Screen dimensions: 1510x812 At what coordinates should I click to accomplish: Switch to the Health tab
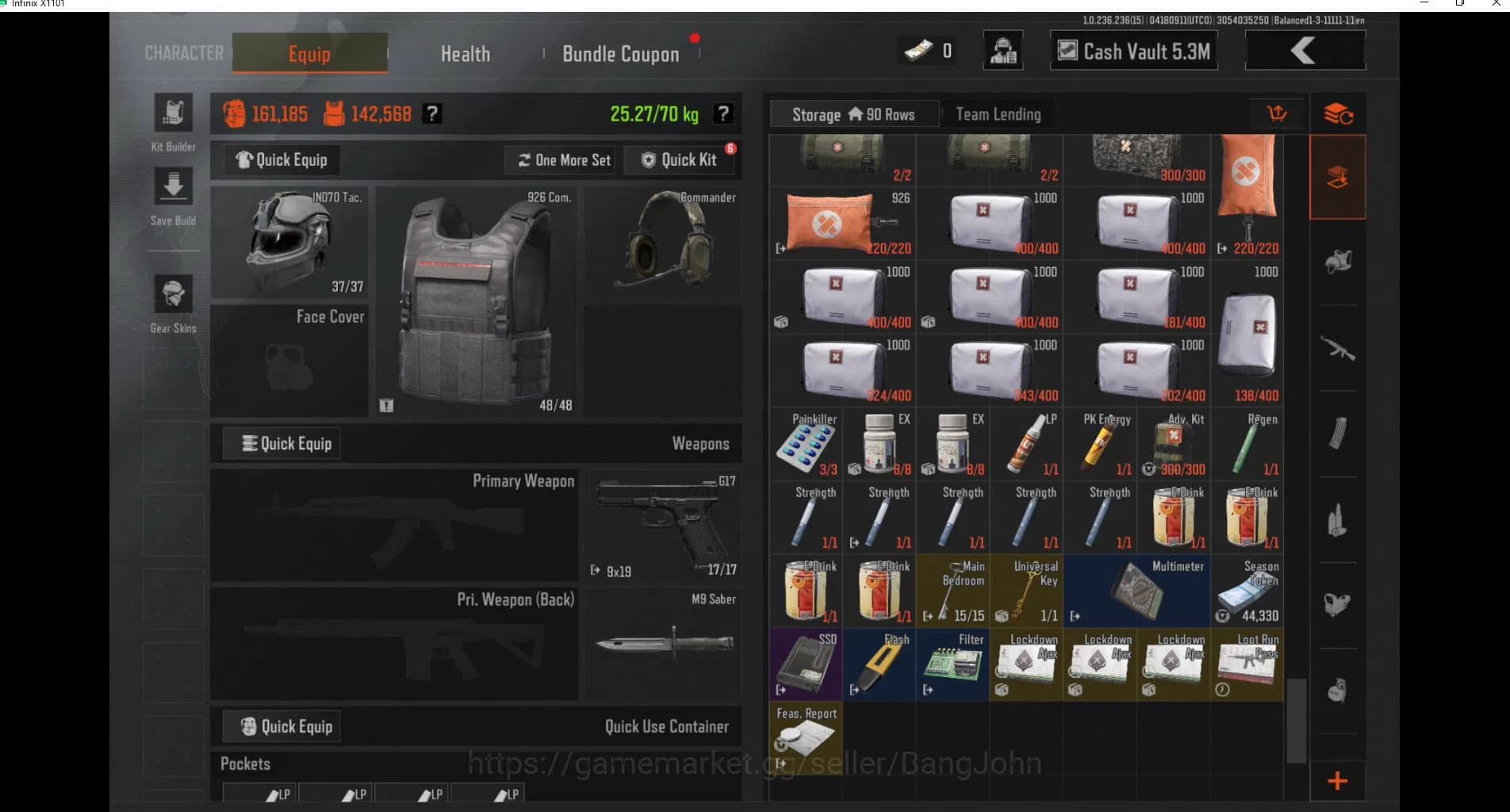(x=465, y=53)
